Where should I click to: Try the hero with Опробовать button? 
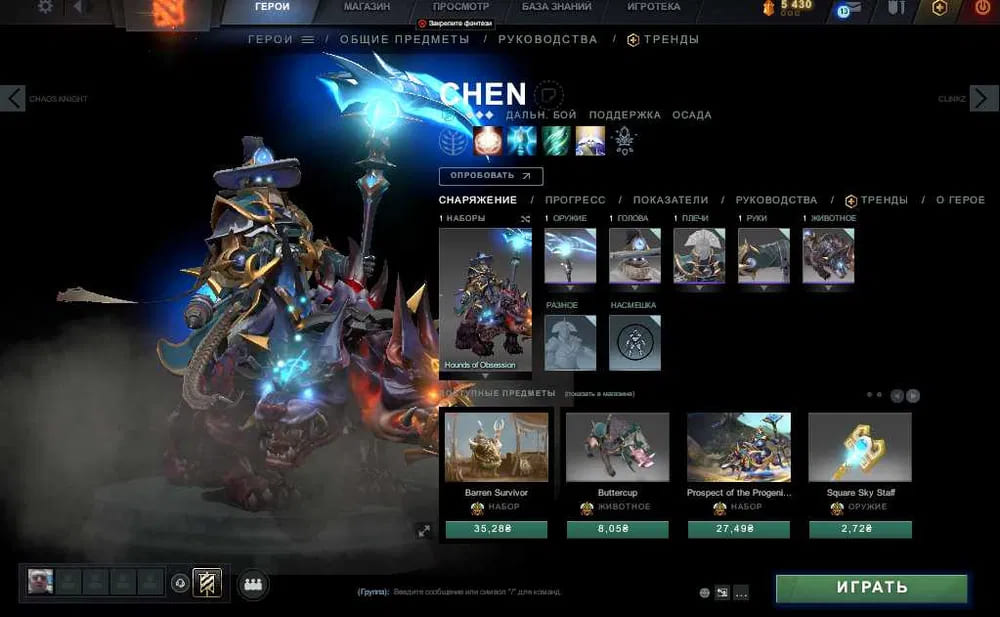490,176
